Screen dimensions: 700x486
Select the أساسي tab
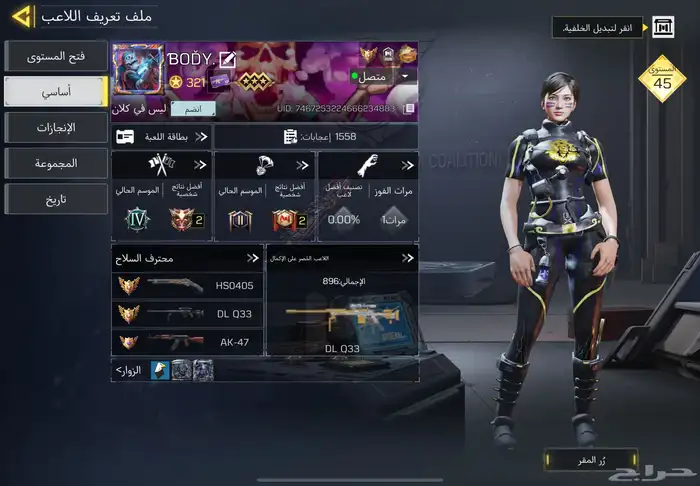55,91
